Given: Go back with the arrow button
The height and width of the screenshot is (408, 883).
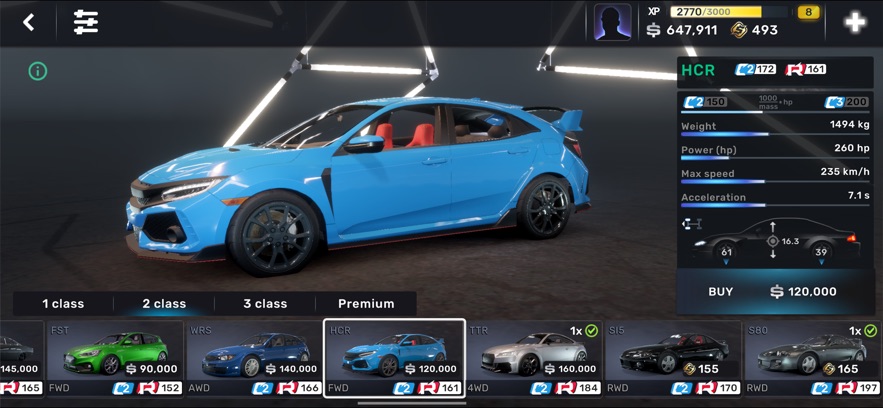Looking at the screenshot, I should (x=29, y=22).
